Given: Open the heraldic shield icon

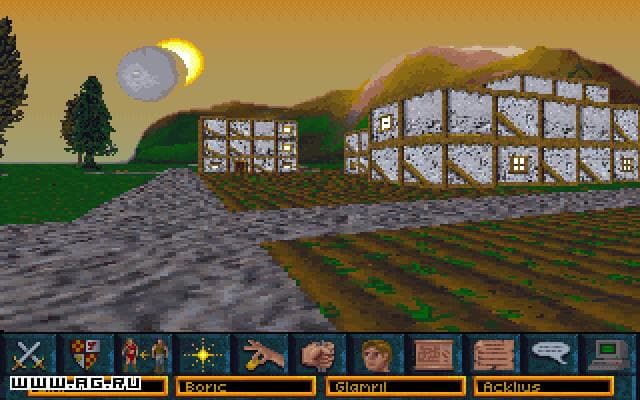Looking at the screenshot, I should coord(84,352).
